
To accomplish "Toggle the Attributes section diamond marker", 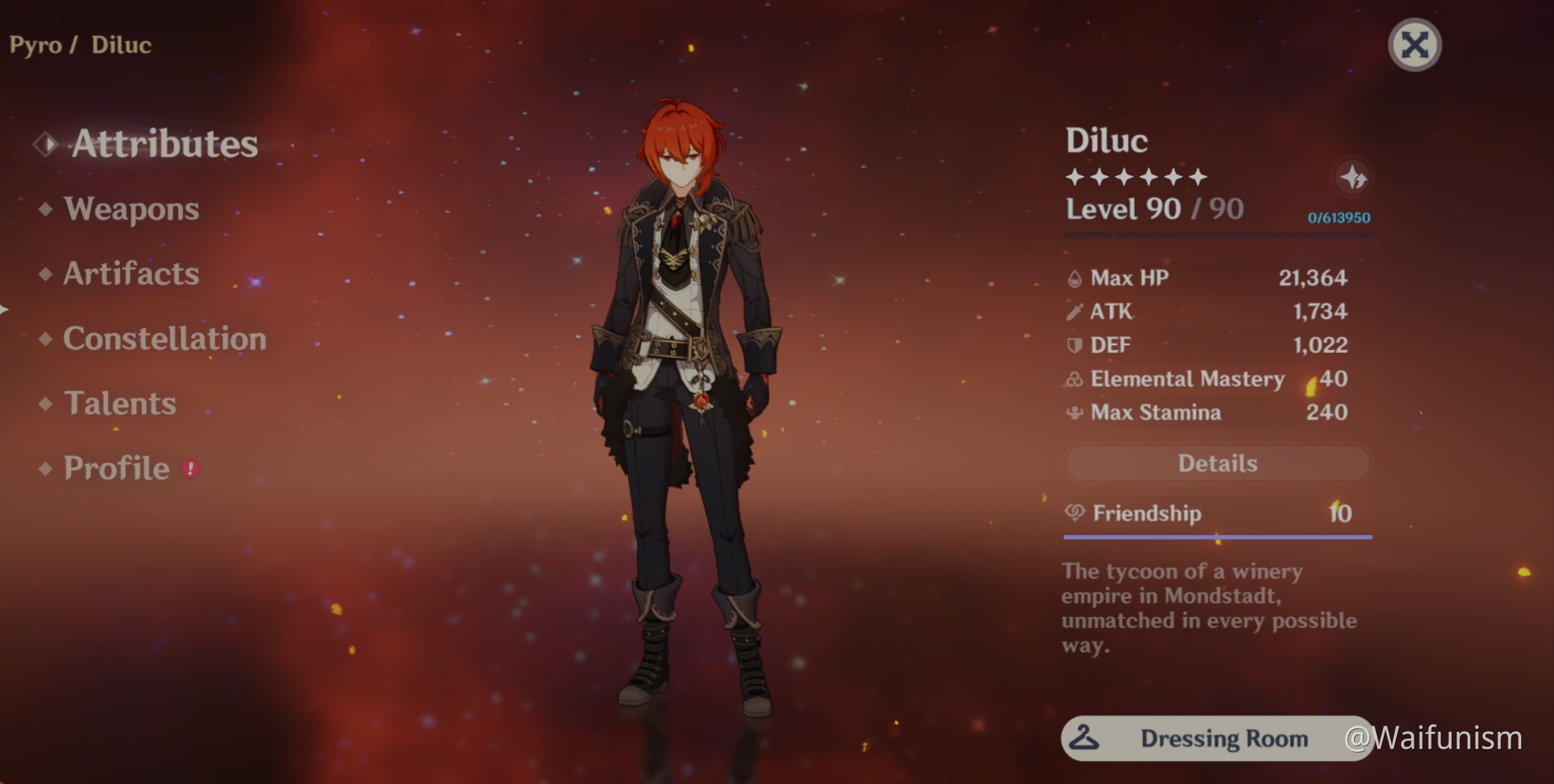I will (x=45, y=144).
